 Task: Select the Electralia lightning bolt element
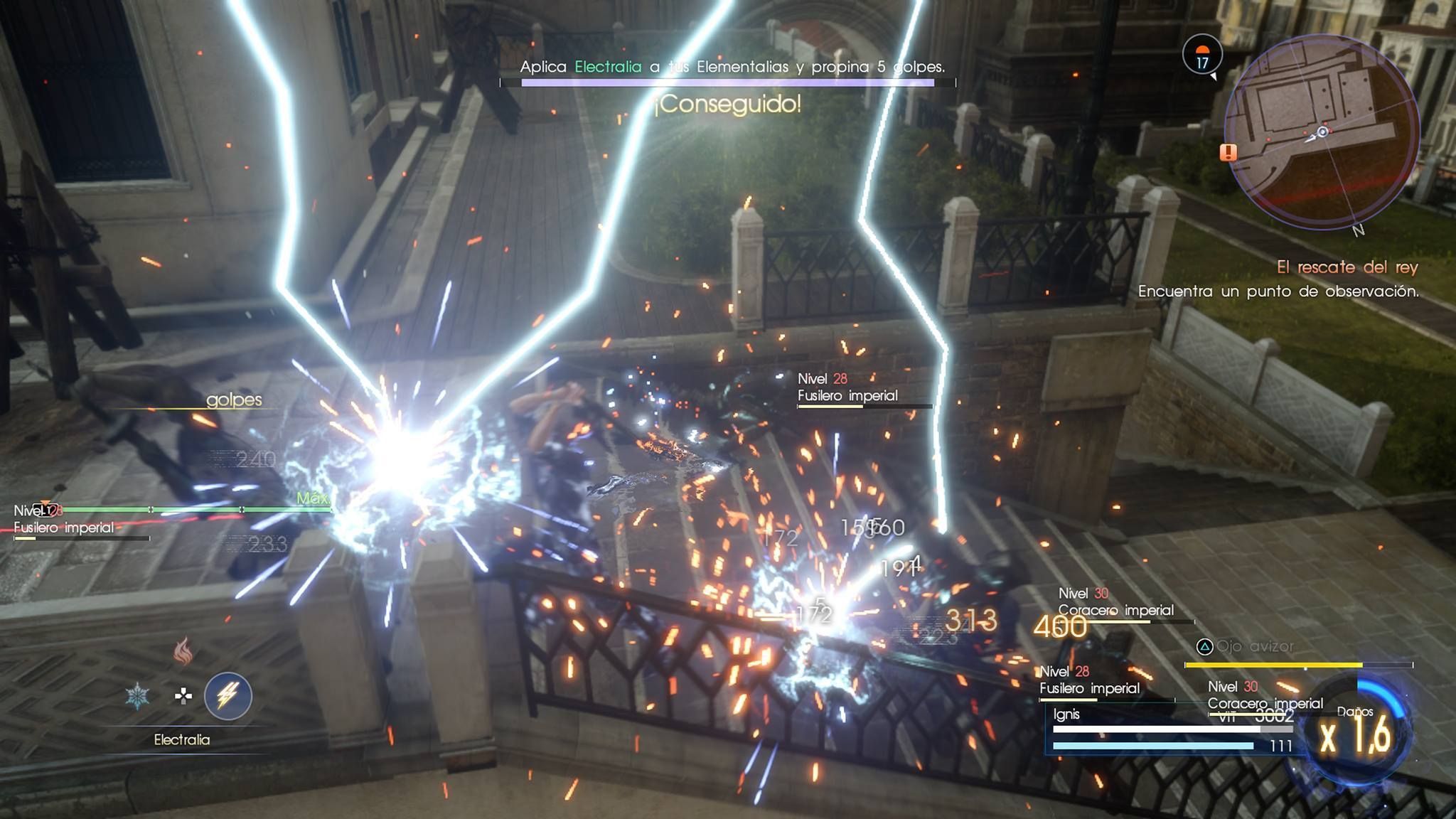227,695
